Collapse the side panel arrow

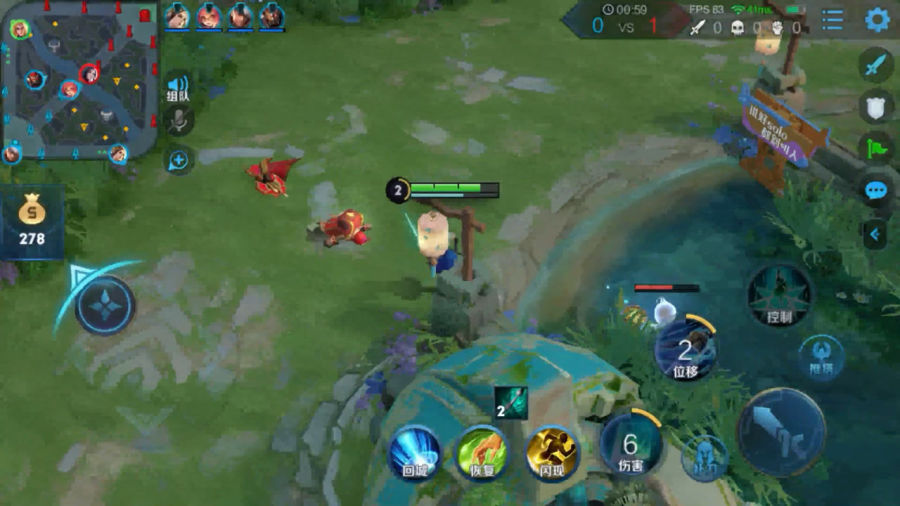[875, 234]
